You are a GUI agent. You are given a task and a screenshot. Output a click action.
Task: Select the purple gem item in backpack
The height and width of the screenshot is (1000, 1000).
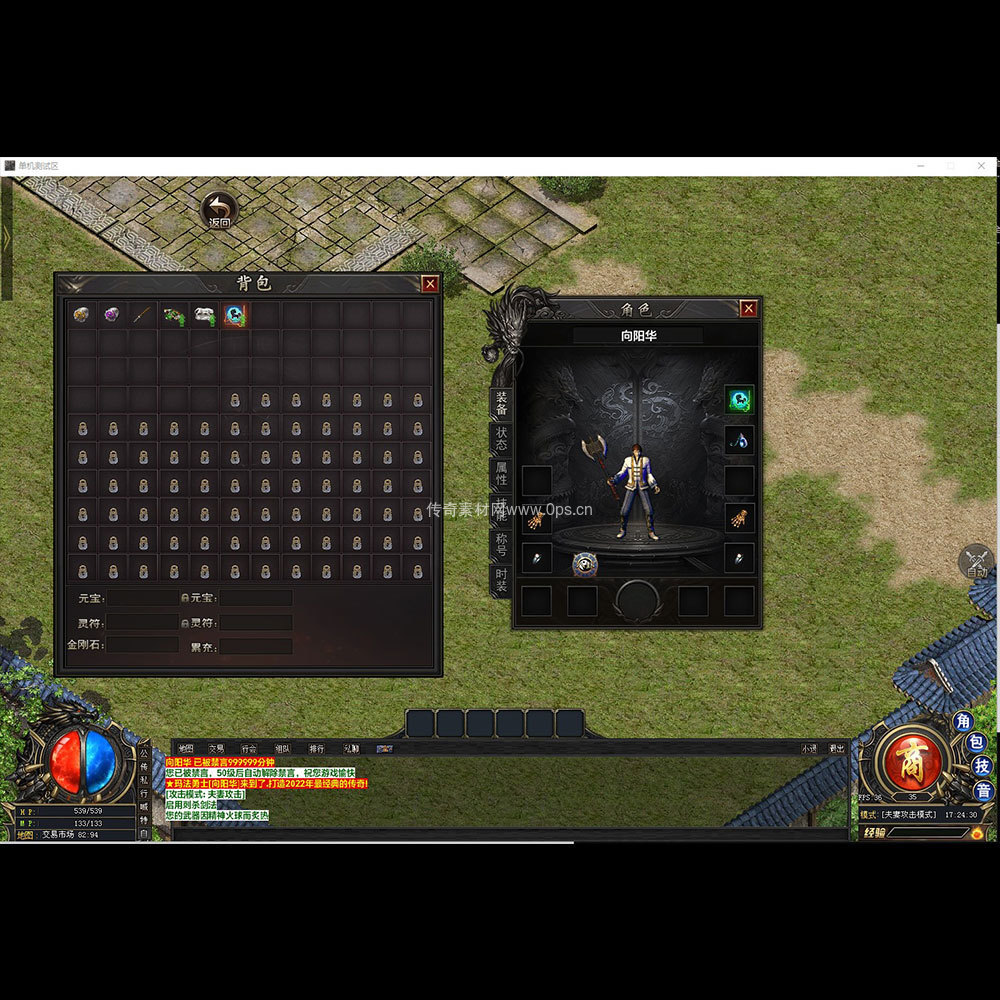click(x=112, y=315)
